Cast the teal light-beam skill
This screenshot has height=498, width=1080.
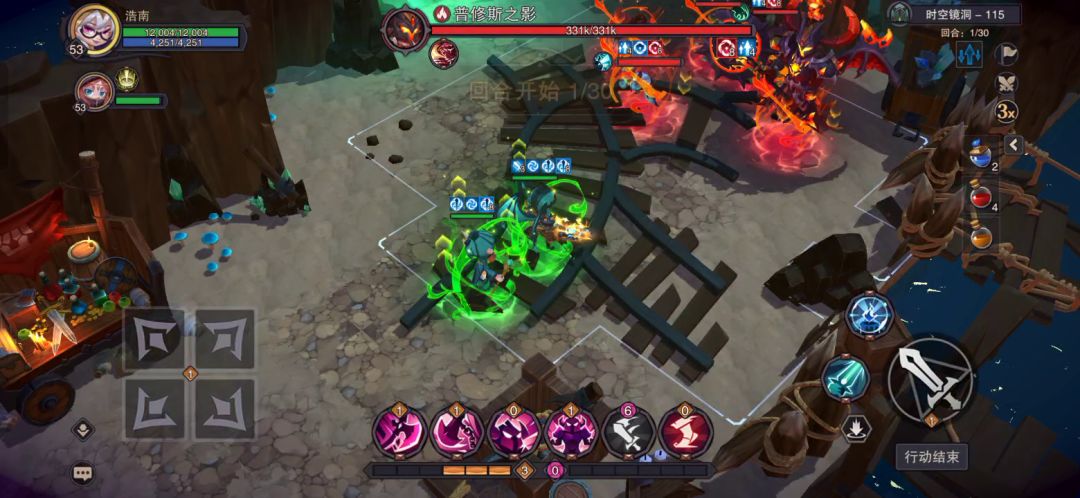pos(843,378)
